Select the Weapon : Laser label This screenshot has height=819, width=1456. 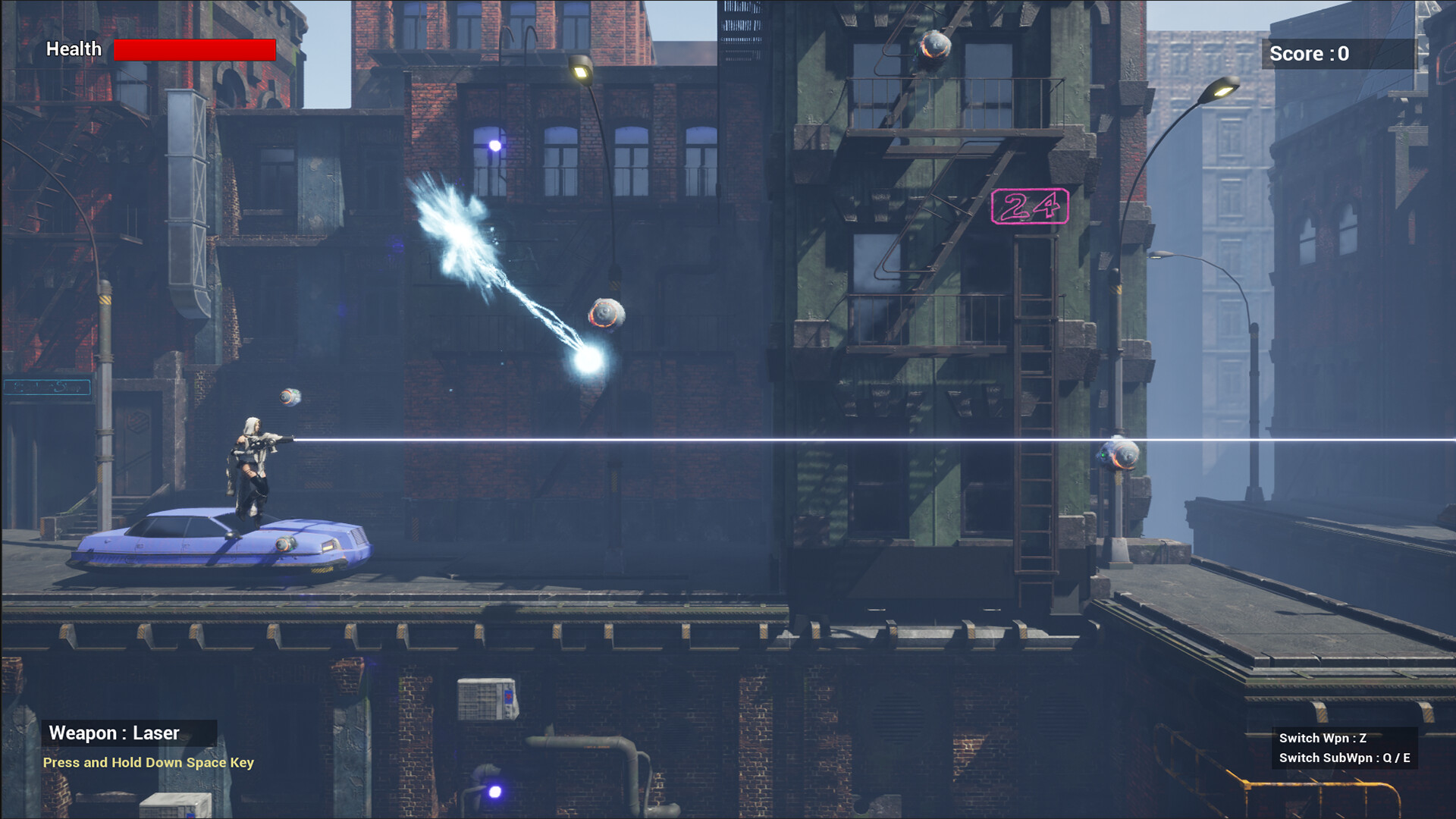click(x=114, y=733)
